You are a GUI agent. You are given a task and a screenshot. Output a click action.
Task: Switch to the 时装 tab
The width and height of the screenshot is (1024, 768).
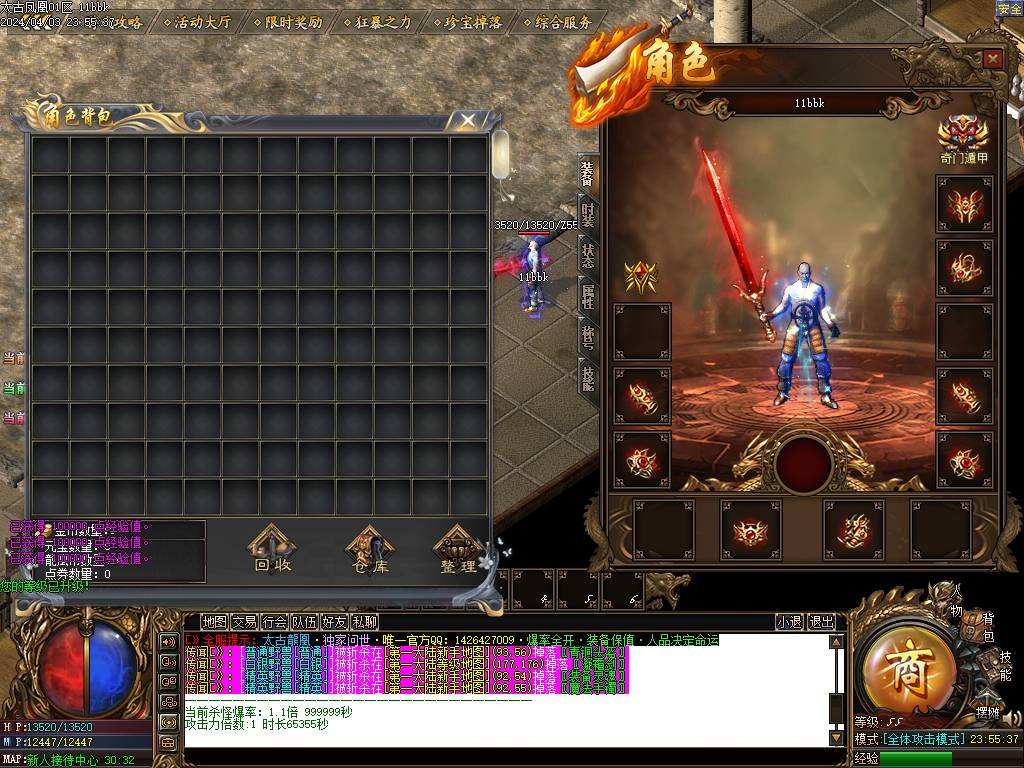click(588, 215)
